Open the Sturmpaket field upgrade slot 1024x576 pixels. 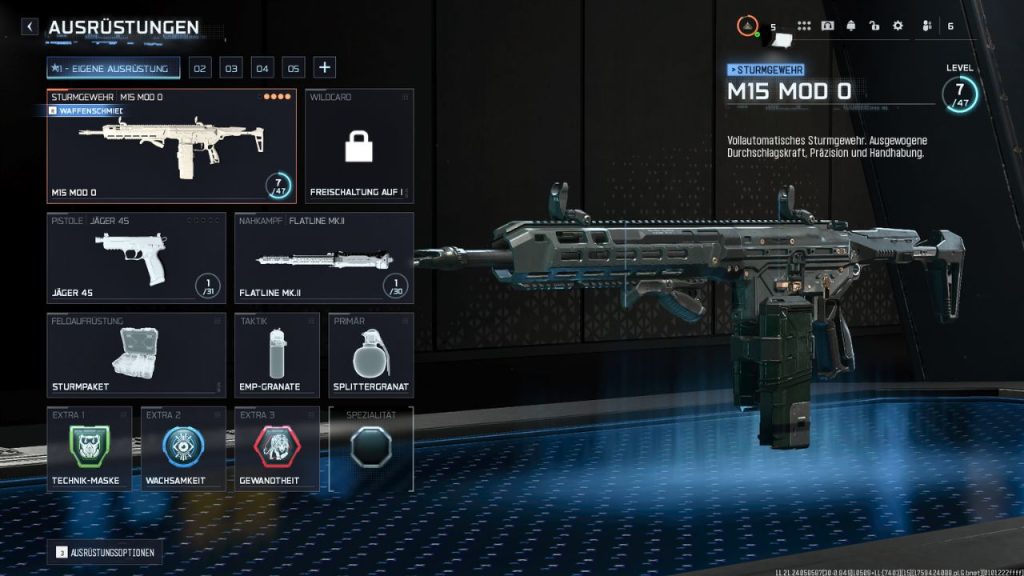(137, 354)
